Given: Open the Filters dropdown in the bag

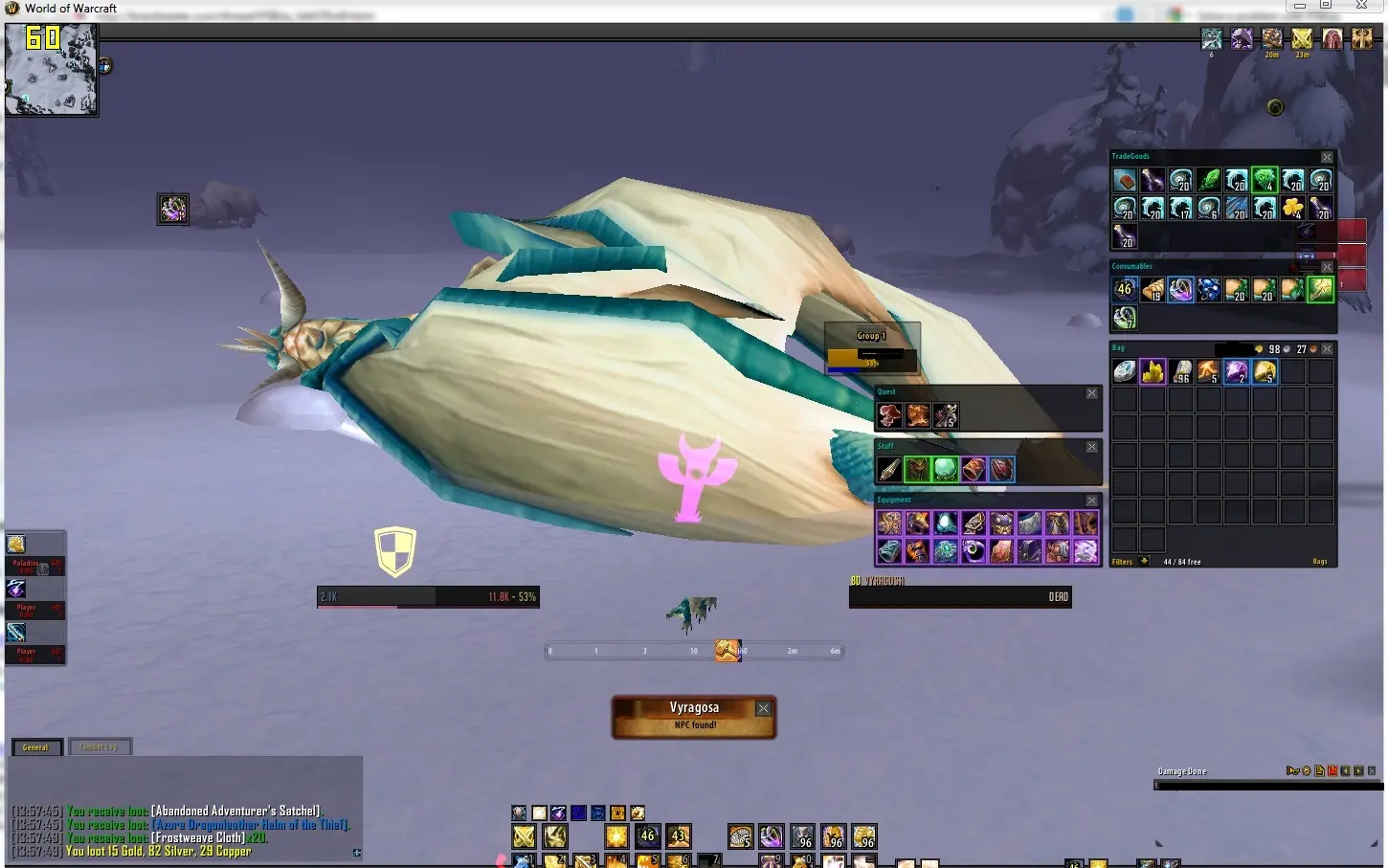Looking at the screenshot, I should [x=1144, y=562].
